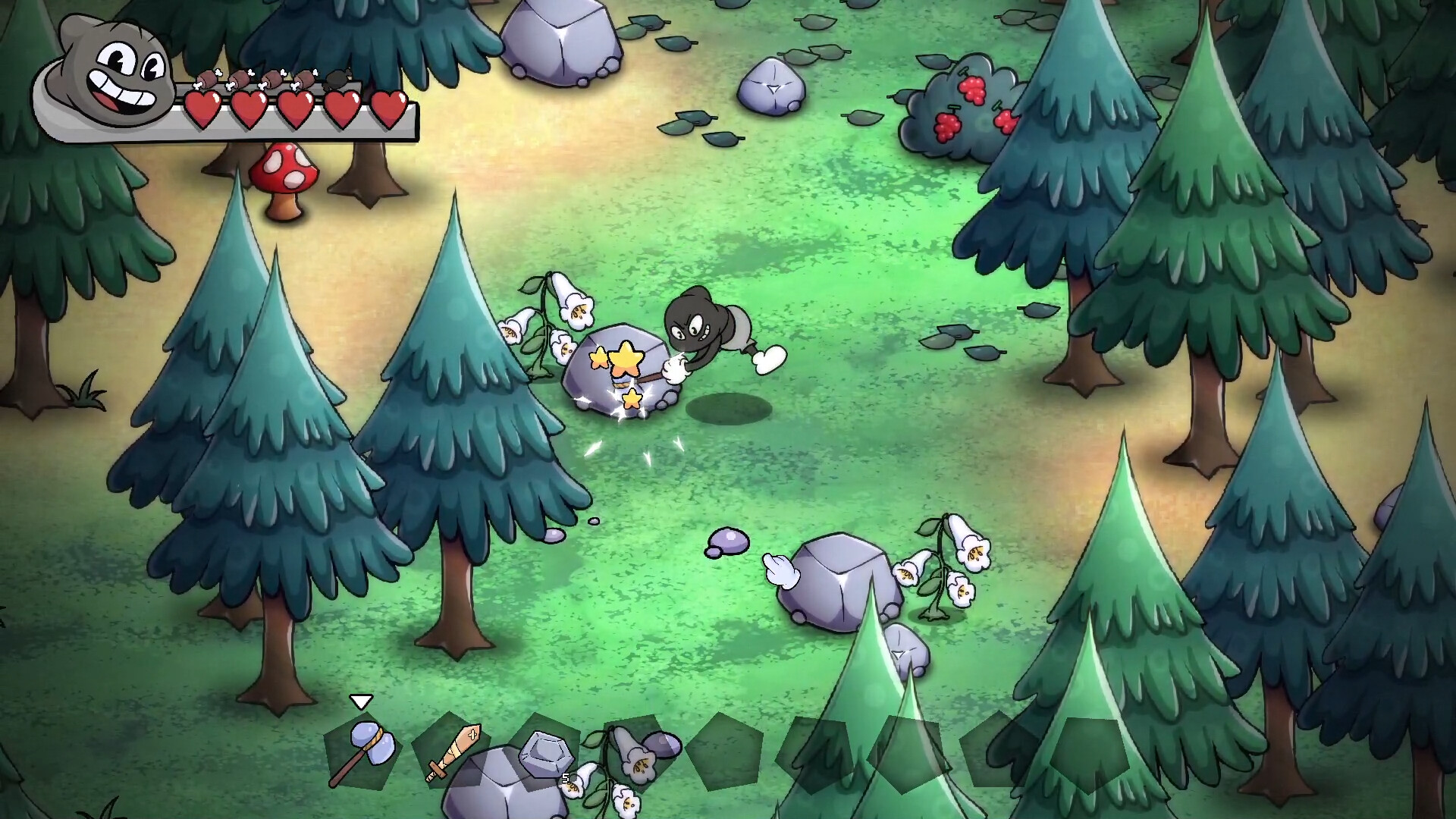Click the leftmost red heart on the health bar
Viewport: 1456px width, 819px height.
201,110
